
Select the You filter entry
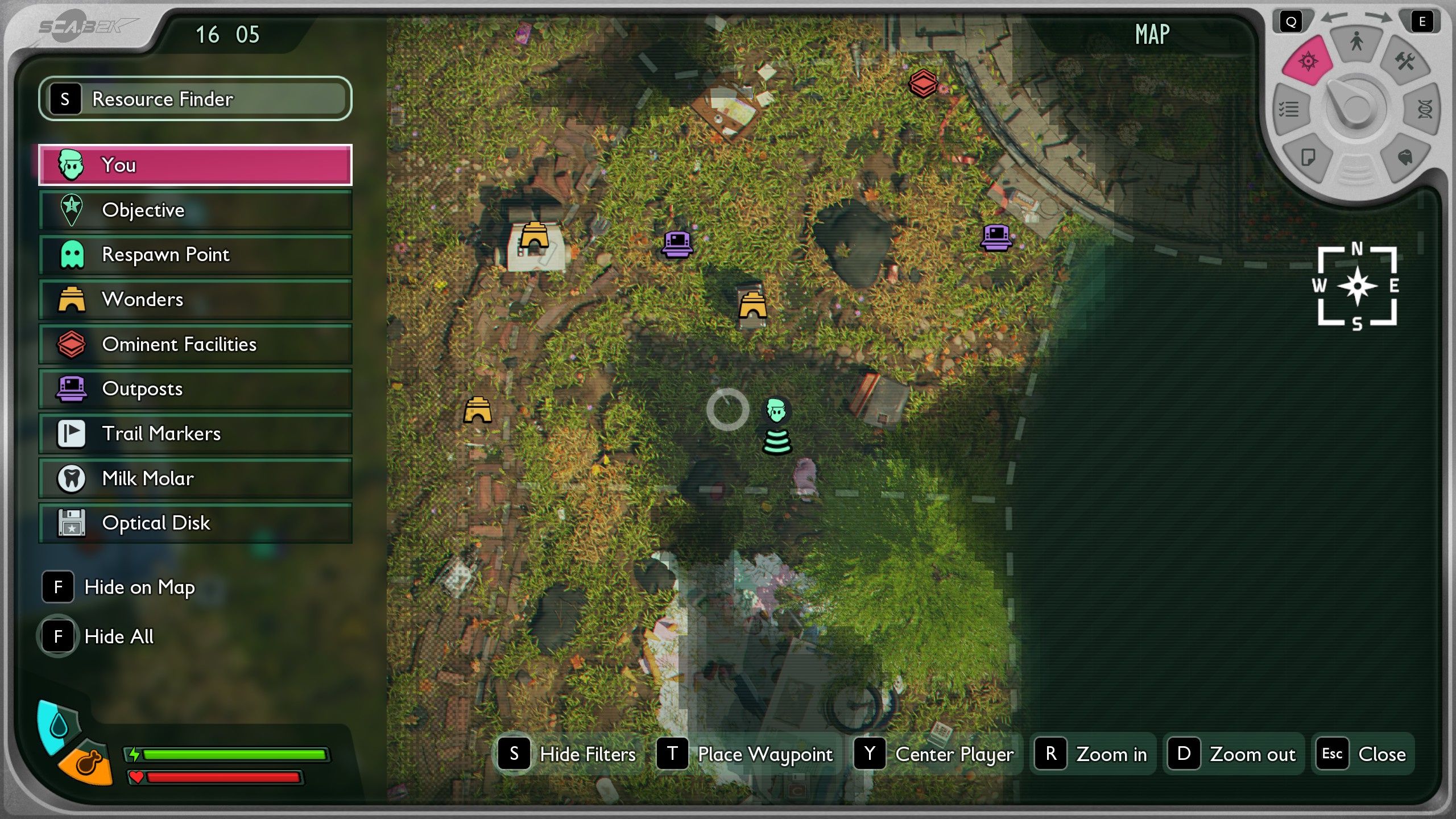195,165
